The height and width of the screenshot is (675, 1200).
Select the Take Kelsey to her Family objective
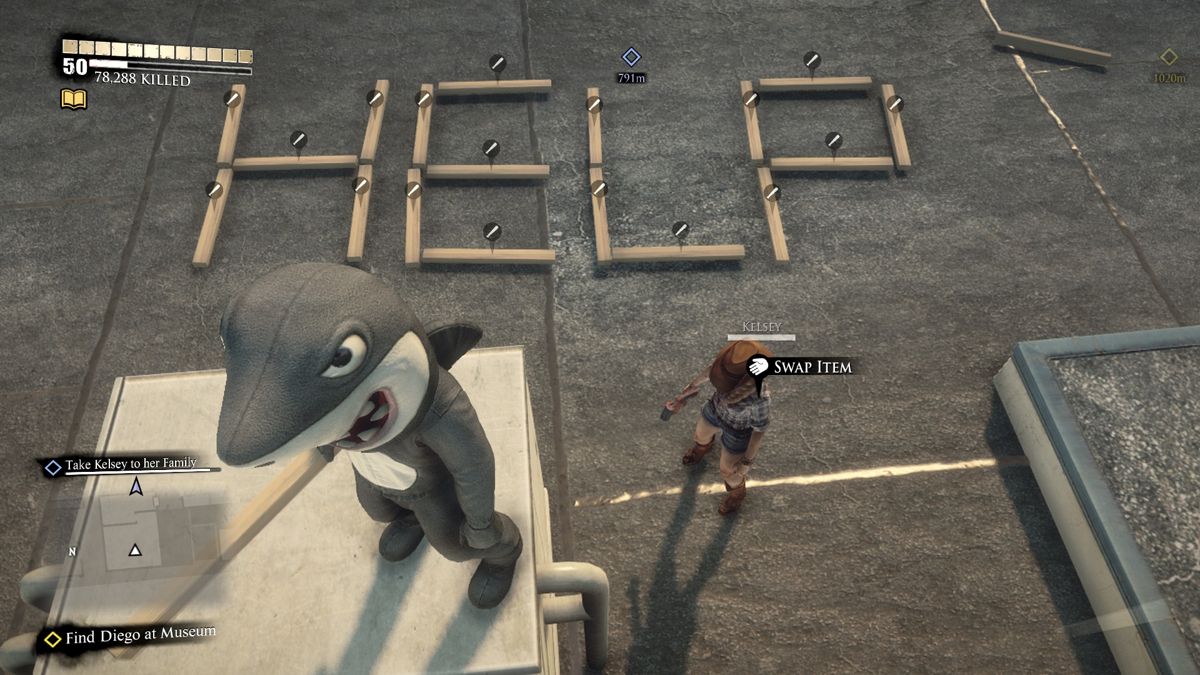pyautogui.click(x=130, y=465)
